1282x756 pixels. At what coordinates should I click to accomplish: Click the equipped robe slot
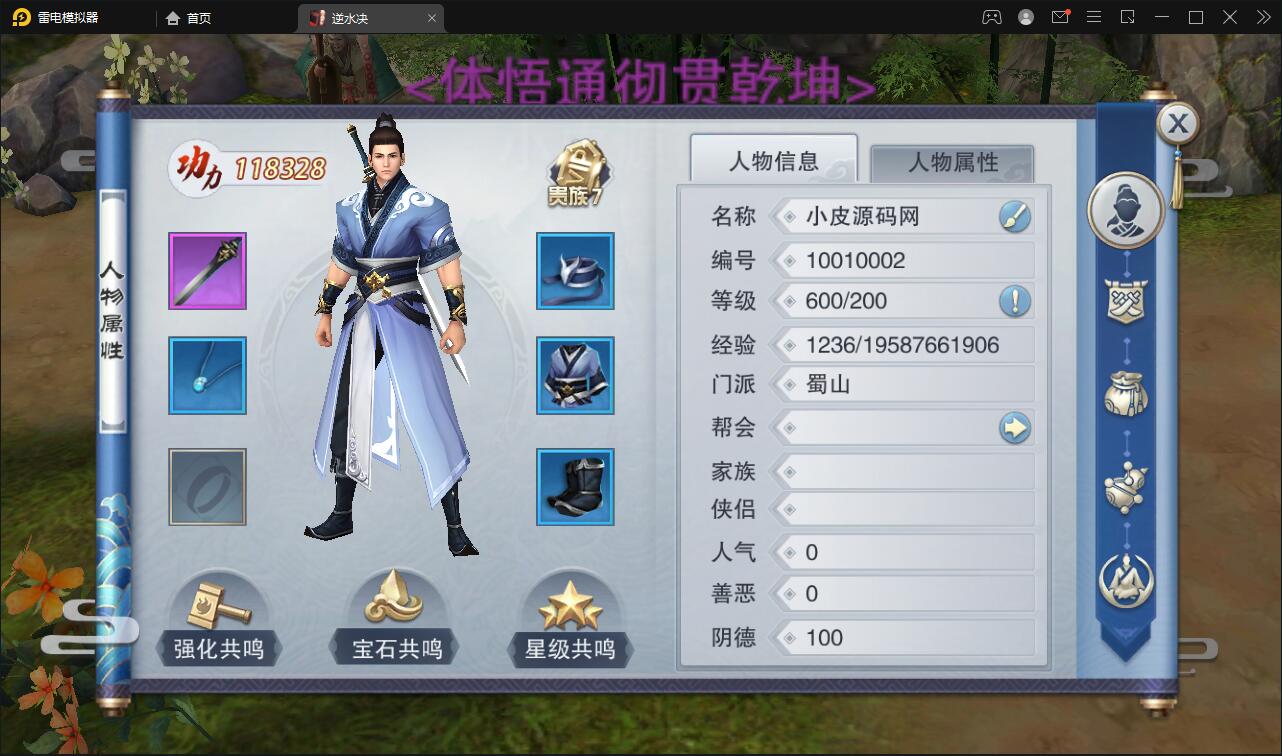(575, 377)
